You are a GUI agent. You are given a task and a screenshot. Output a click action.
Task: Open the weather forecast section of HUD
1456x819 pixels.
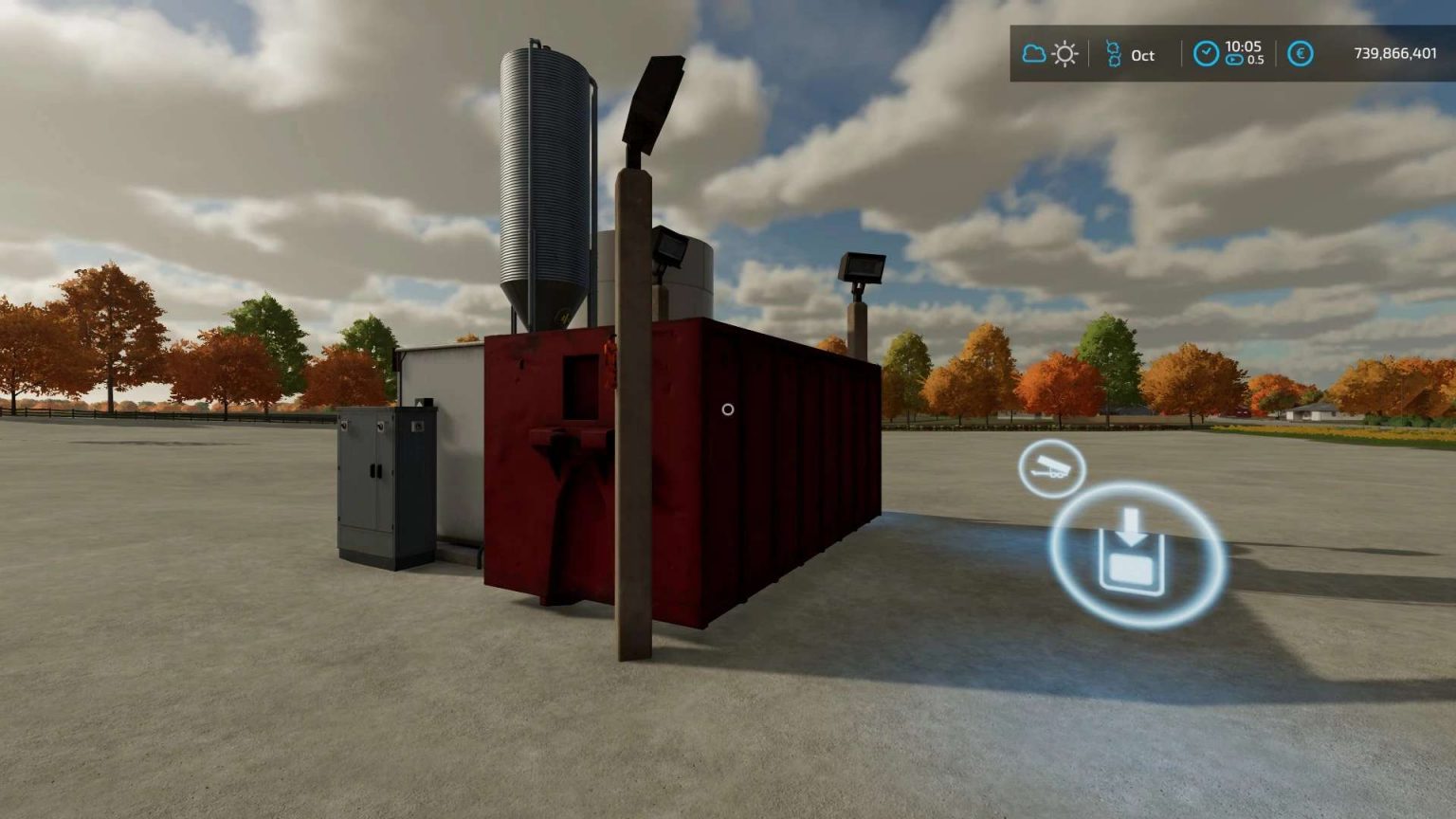tap(1049, 53)
